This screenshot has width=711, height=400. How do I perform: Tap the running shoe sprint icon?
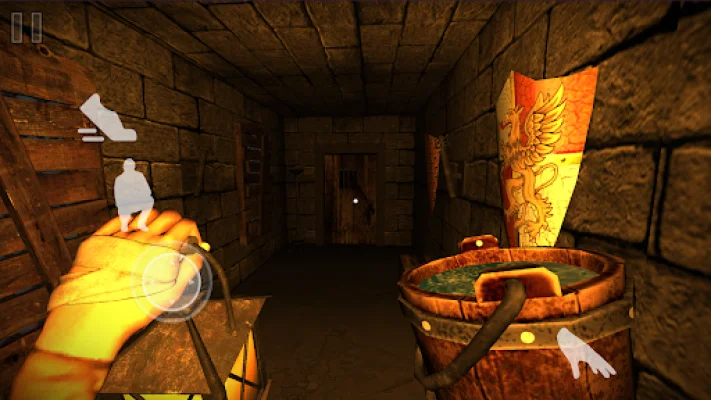tap(107, 119)
